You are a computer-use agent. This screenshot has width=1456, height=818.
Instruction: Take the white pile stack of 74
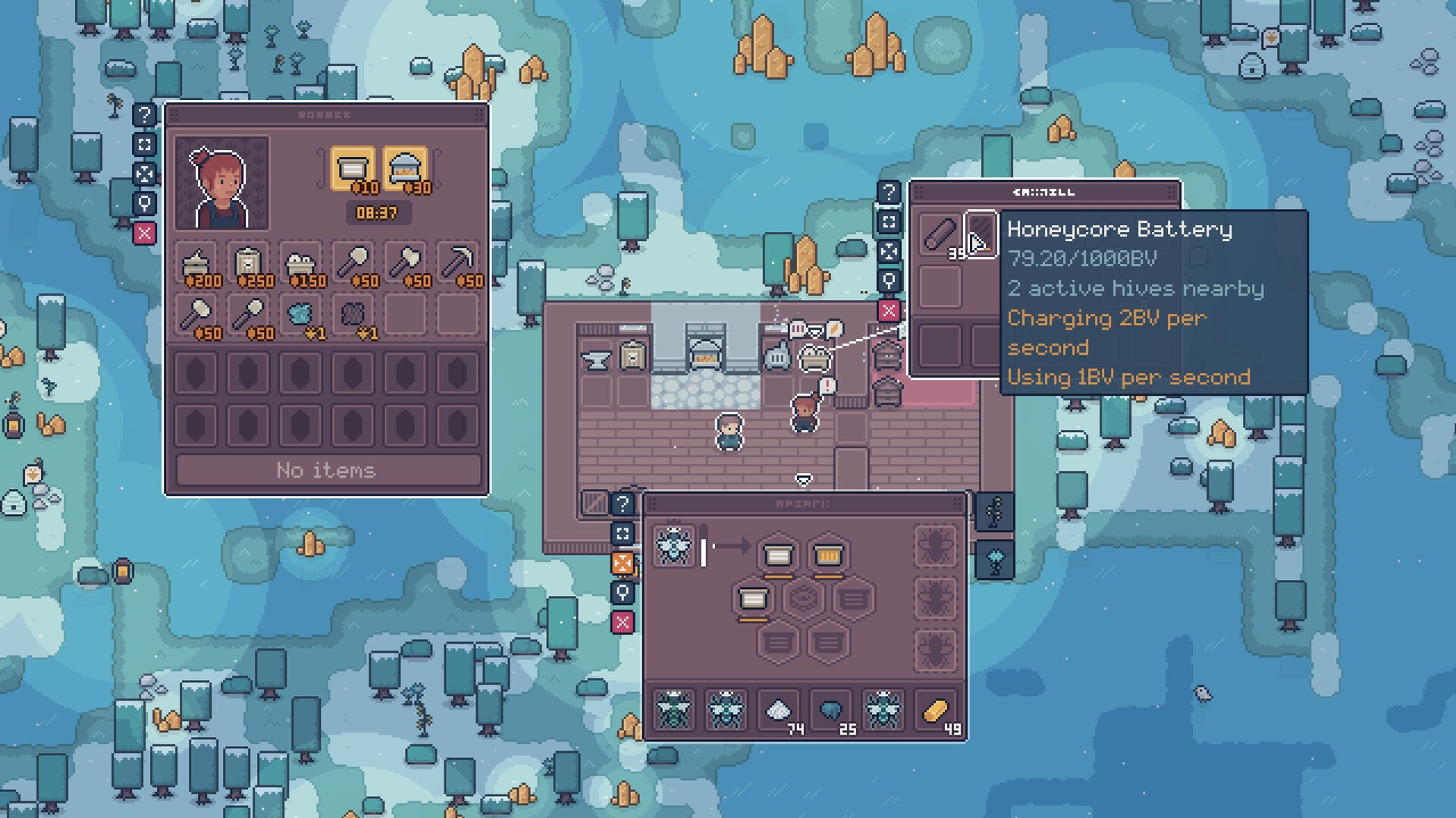(779, 711)
